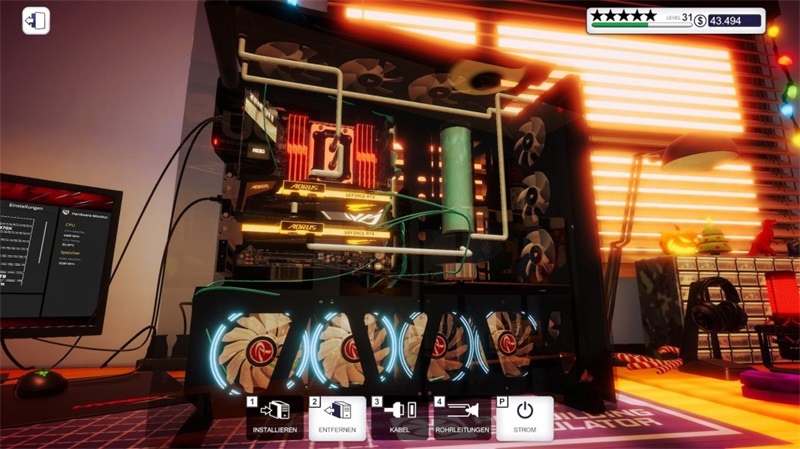Toggle the Strom power button

(524, 417)
